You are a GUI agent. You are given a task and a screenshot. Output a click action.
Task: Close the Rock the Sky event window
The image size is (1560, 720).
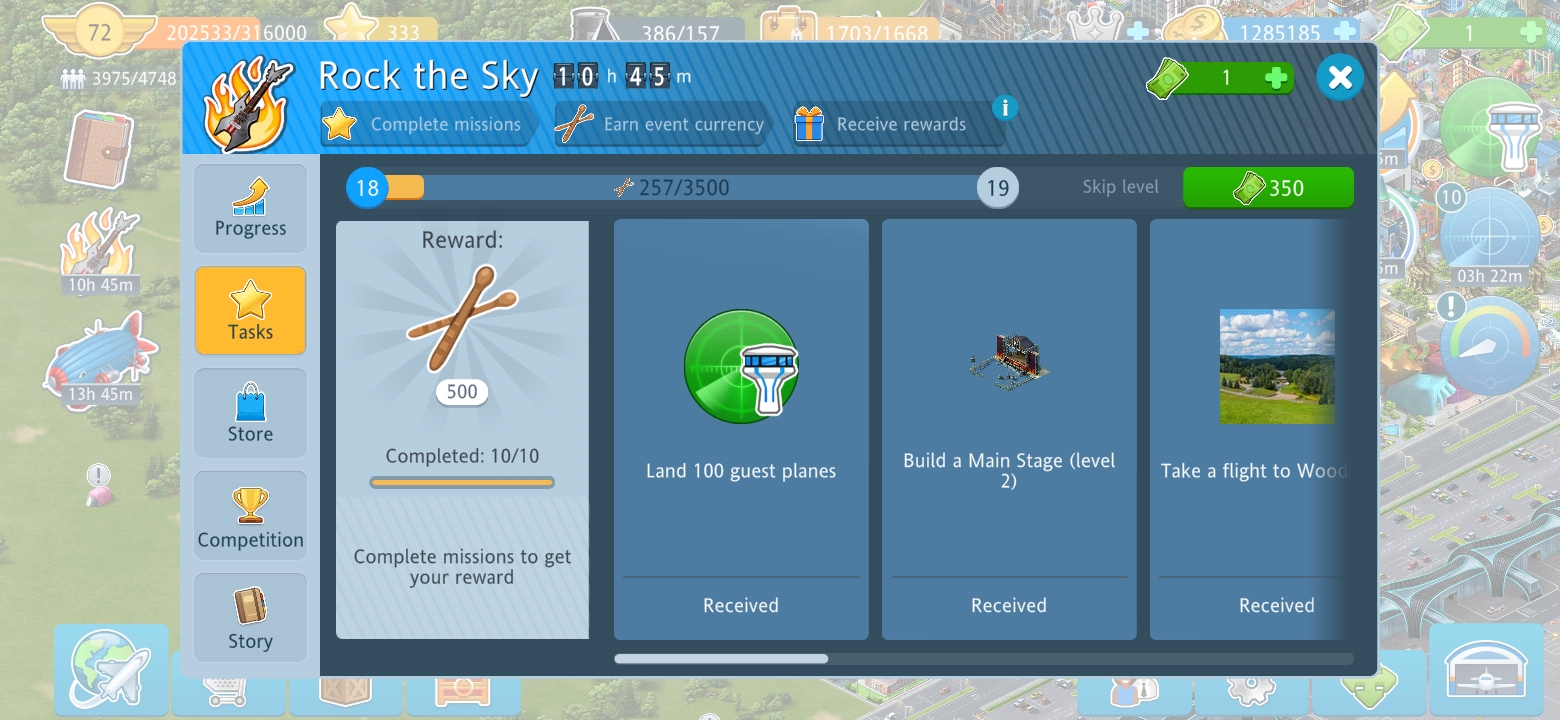coord(1340,77)
